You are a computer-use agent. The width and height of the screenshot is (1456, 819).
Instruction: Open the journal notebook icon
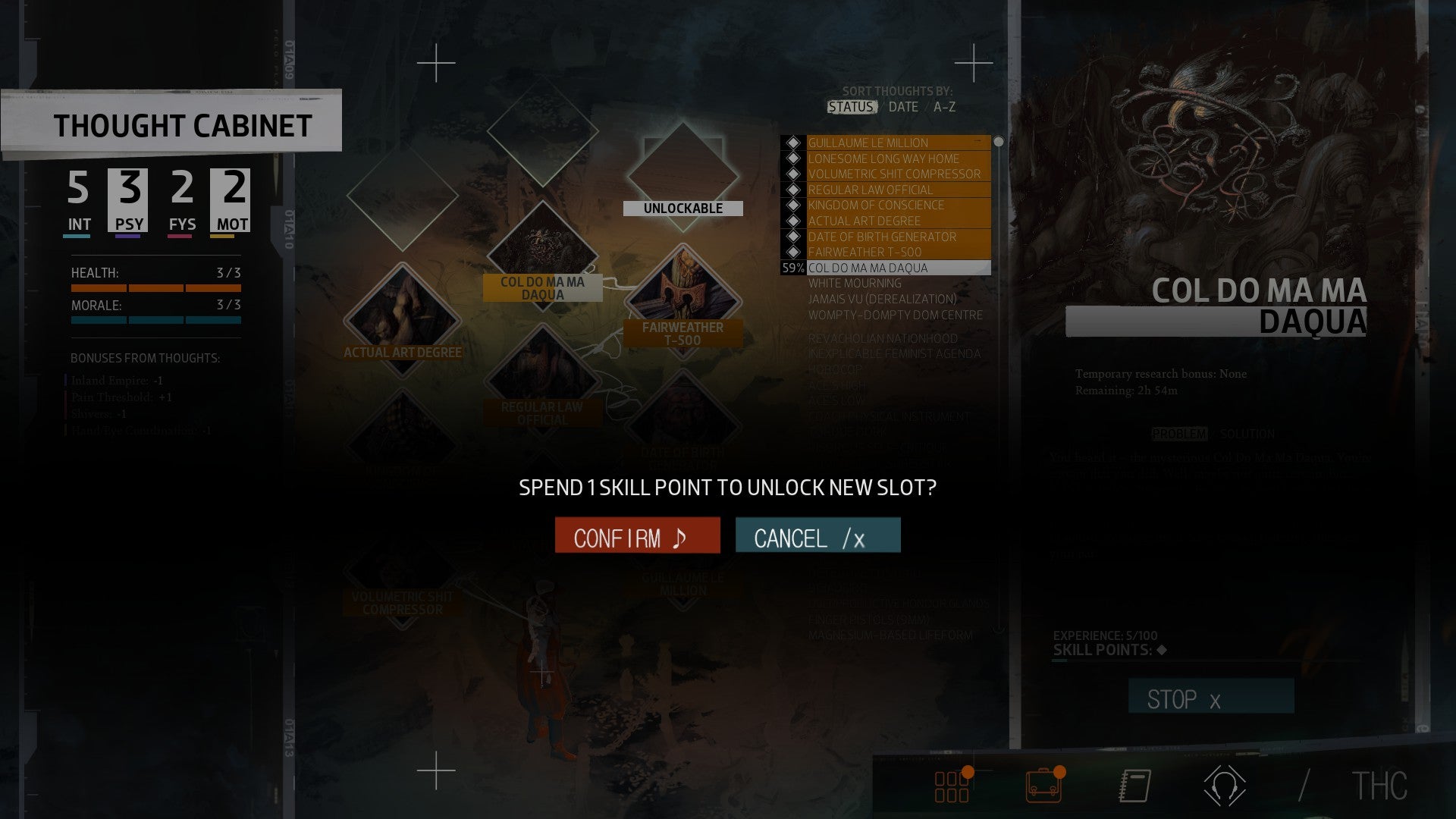click(x=1133, y=787)
